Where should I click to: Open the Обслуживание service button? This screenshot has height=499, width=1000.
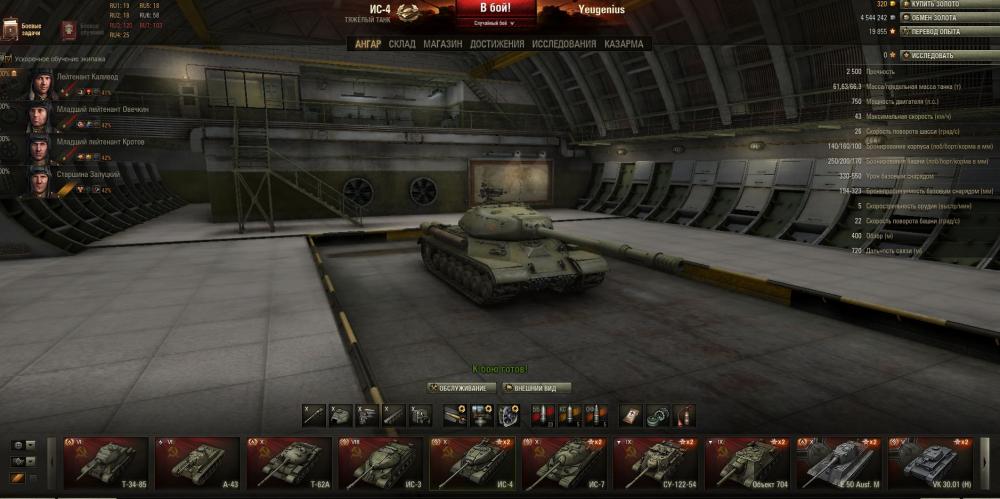tap(462, 388)
